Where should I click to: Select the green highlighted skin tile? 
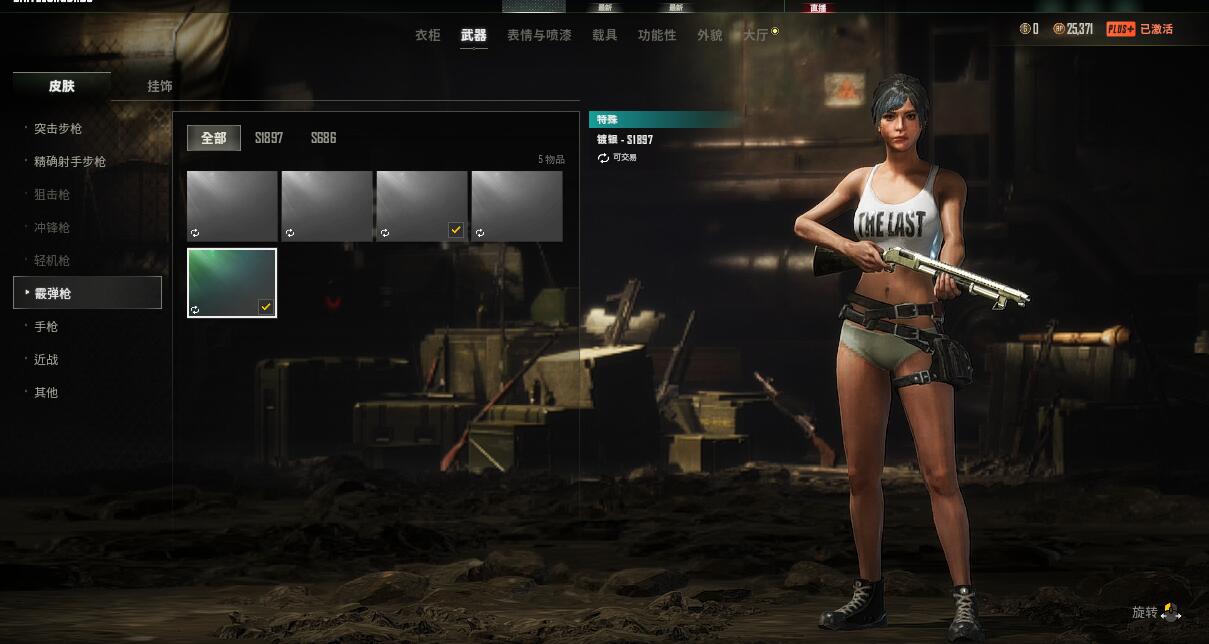232,283
